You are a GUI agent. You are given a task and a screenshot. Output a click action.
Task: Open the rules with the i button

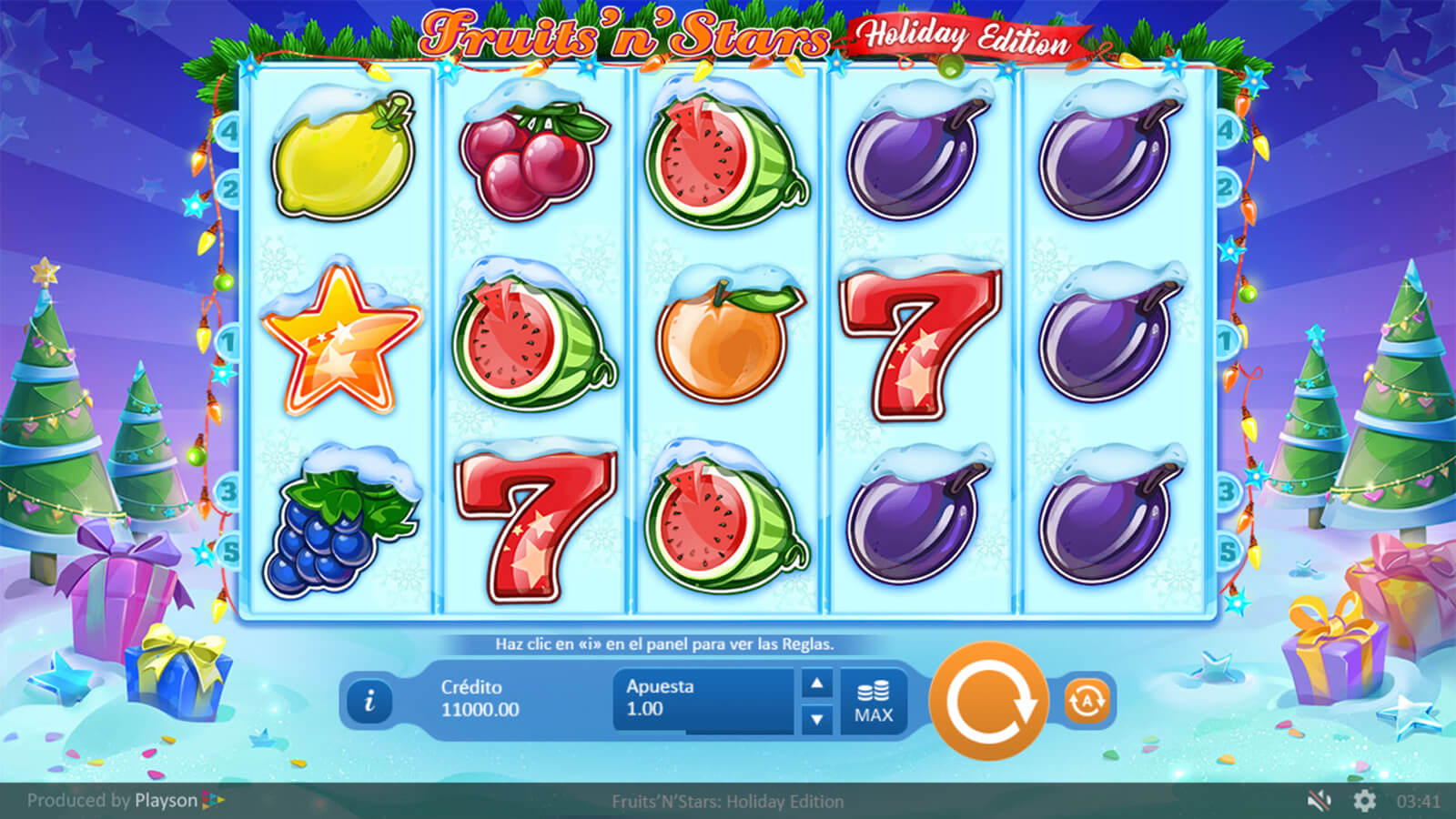[x=369, y=702]
